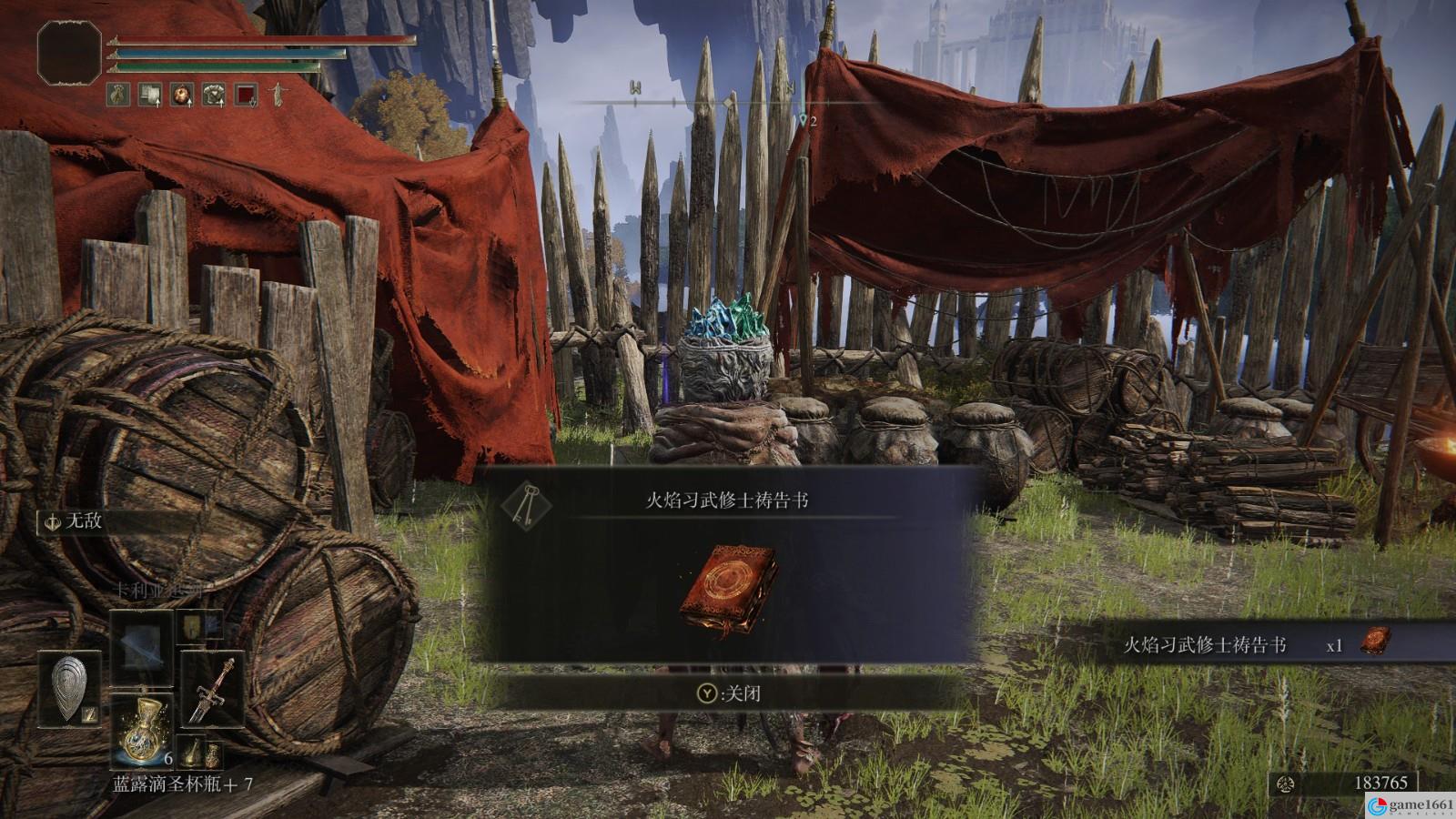Click the character portrait frame

(69, 53)
